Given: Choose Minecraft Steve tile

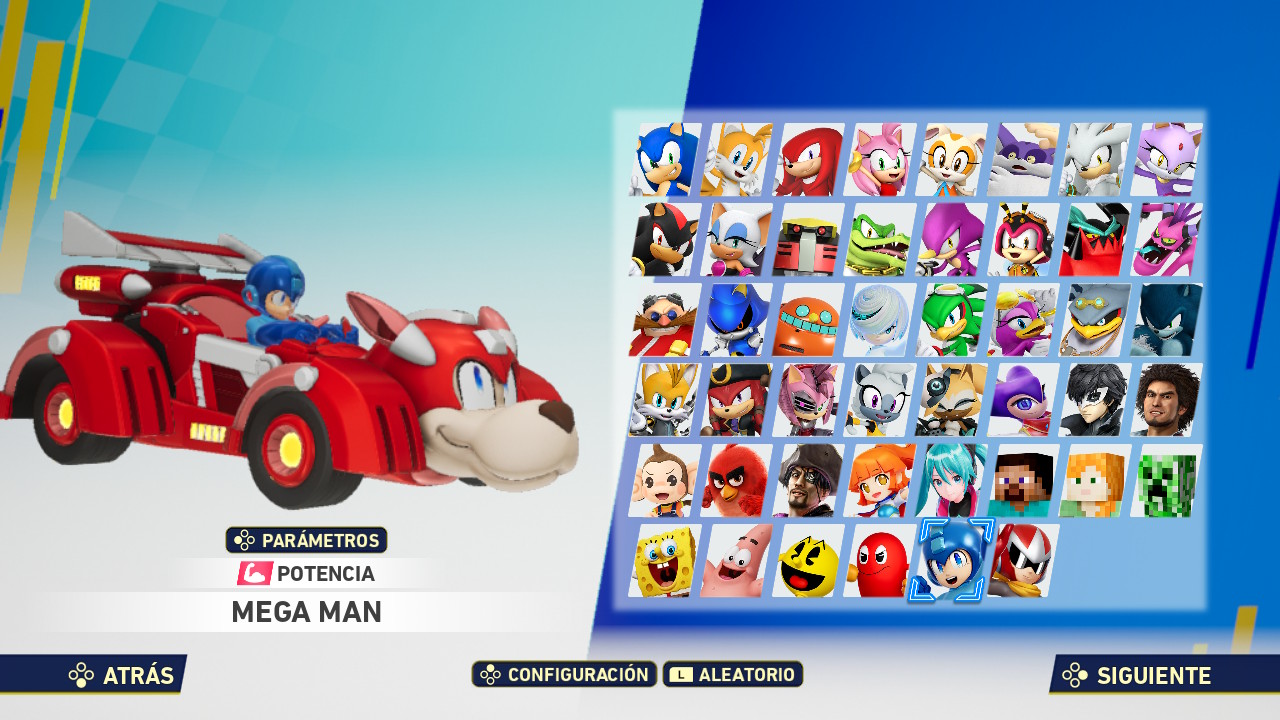Looking at the screenshot, I should point(1024,480).
